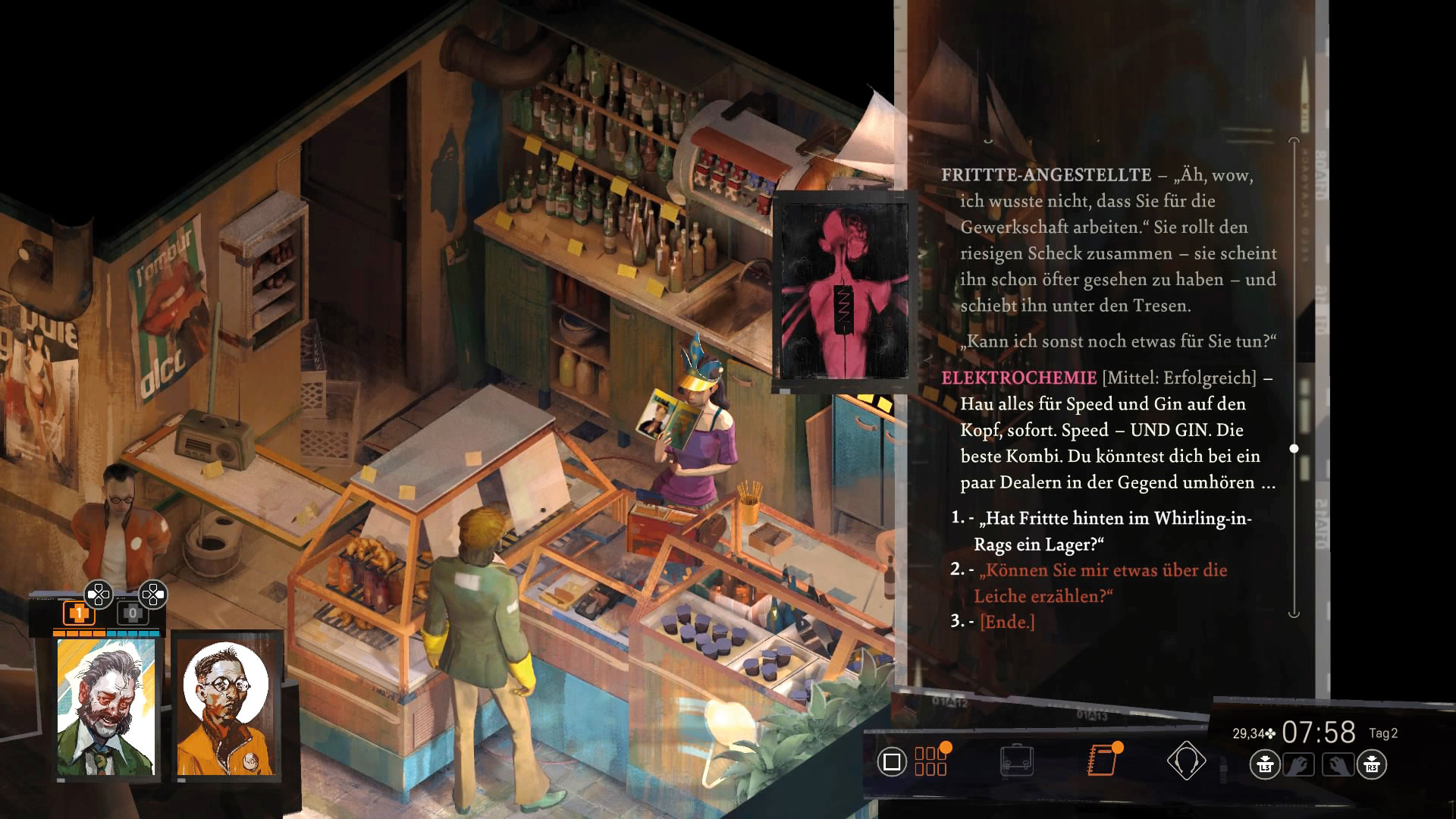
Task: Choose the reply about Frittte's storage room
Action: pyautogui.click(x=1112, y=531)
